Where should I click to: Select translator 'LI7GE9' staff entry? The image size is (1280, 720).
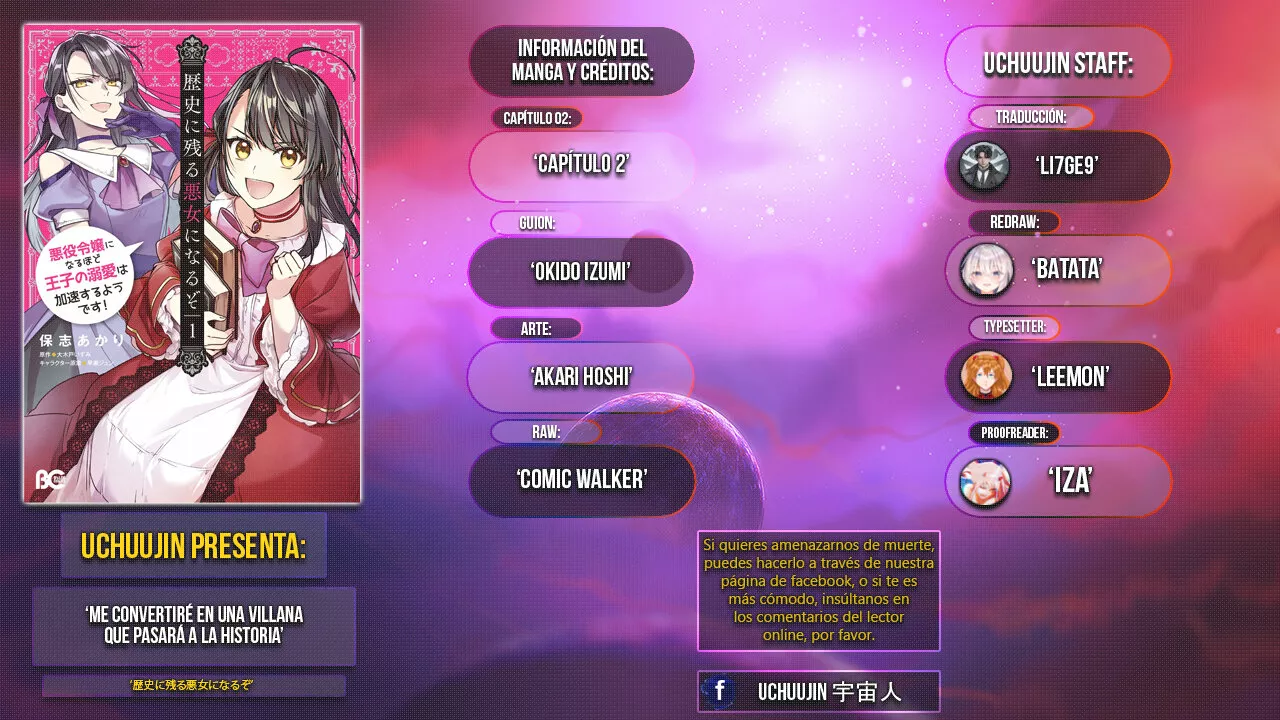[x=1058, y=166]
